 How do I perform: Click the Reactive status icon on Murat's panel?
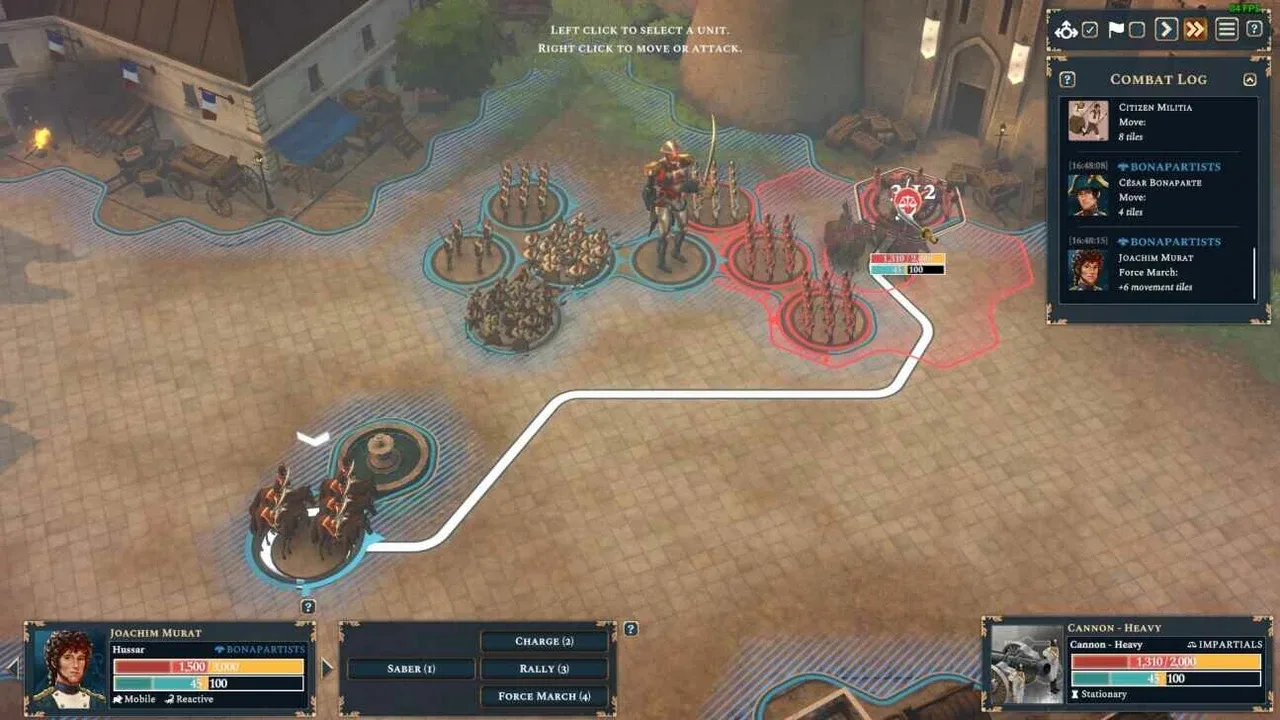(x=167, y=699)
